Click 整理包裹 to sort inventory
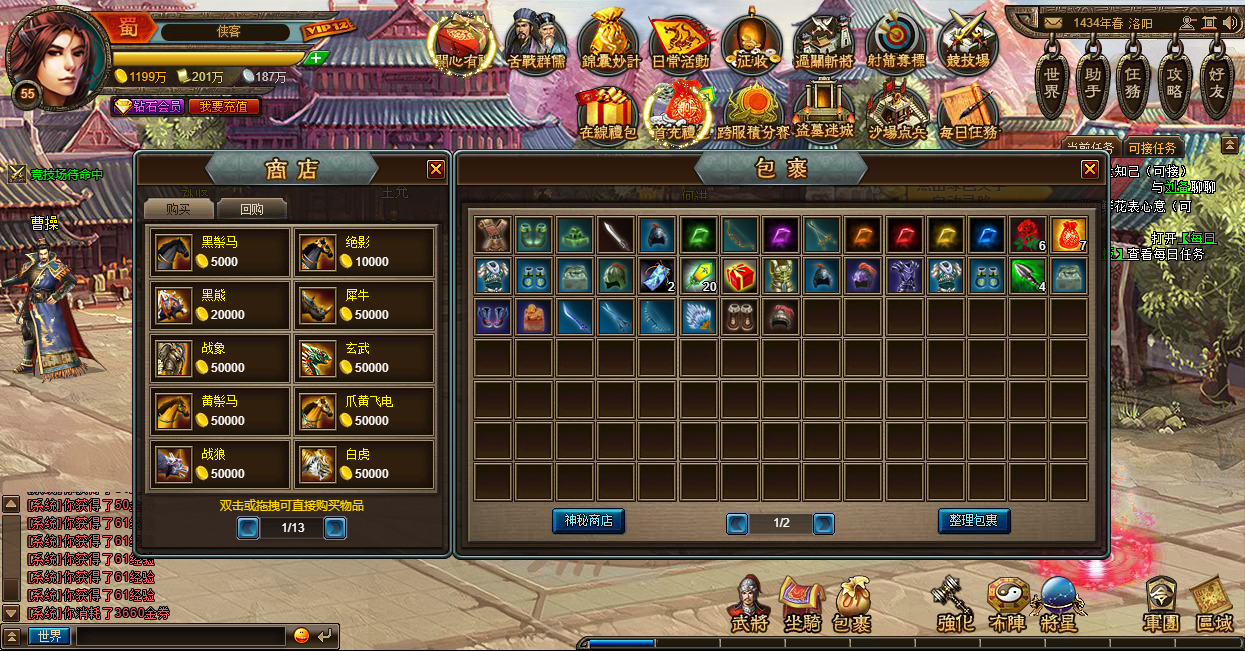Image resolution: width=1245 pixels, height=651 pixels. click(974, 521)
